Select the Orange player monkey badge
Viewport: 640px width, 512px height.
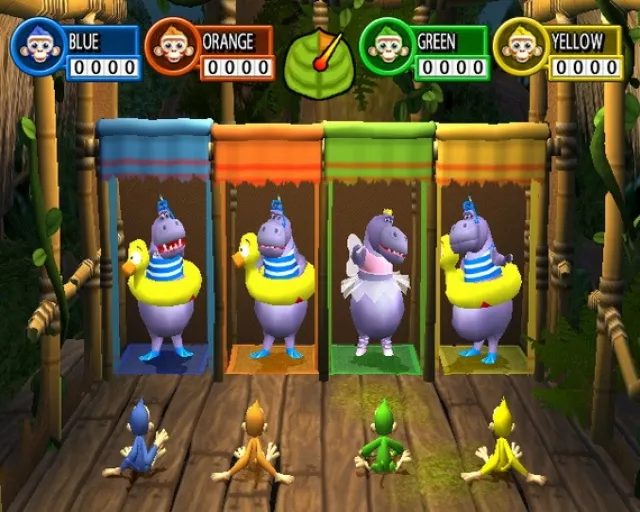pos(172,47)
